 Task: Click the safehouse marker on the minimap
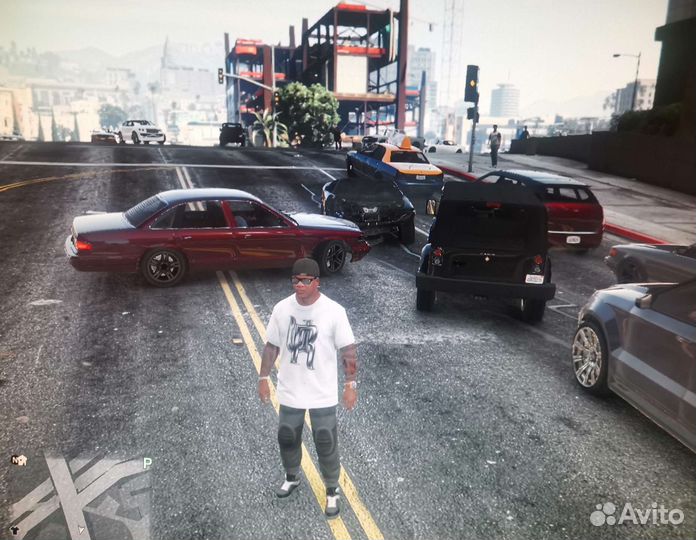click(18, 460)
